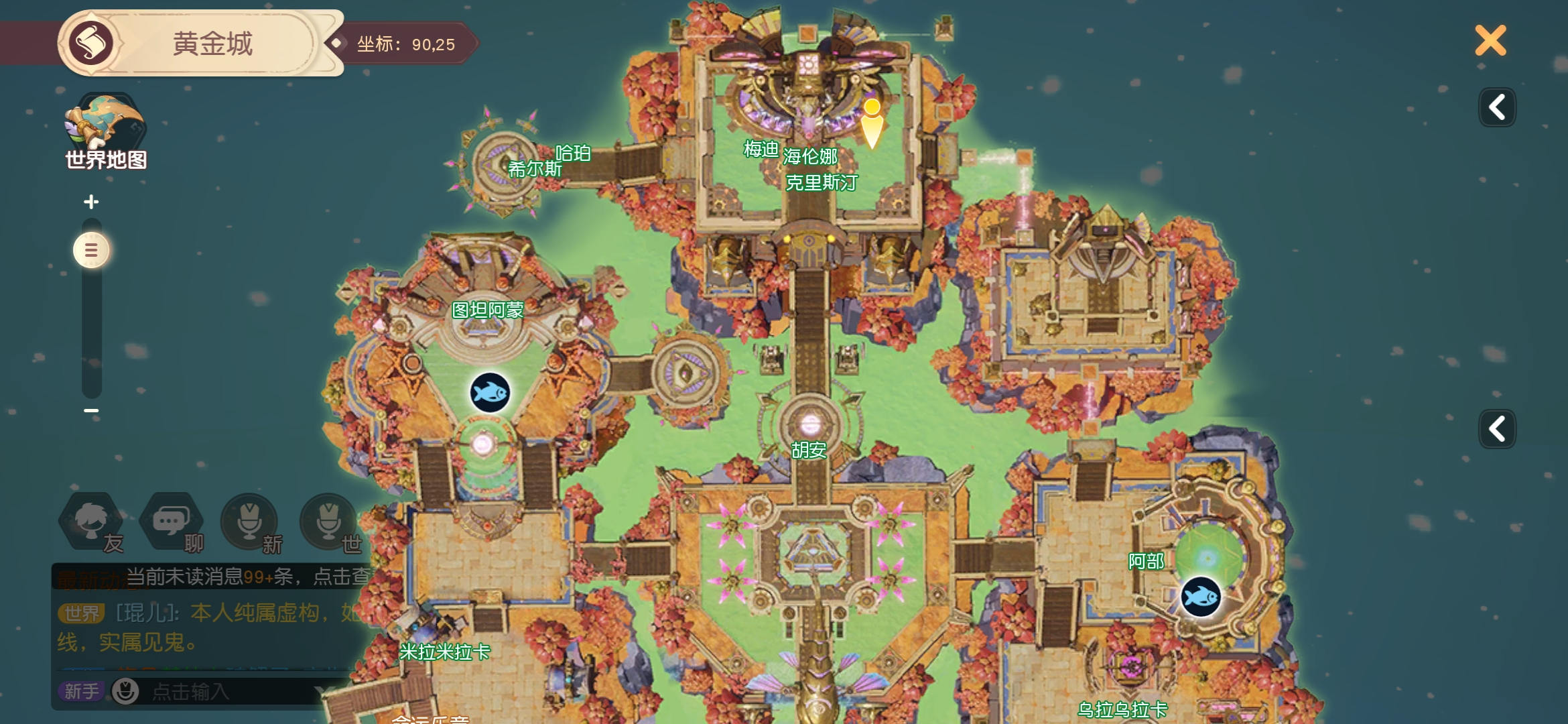Viewport: 1568px width, 724px height.
Task: Zoom in with the plus button
Action: (91, 201)
